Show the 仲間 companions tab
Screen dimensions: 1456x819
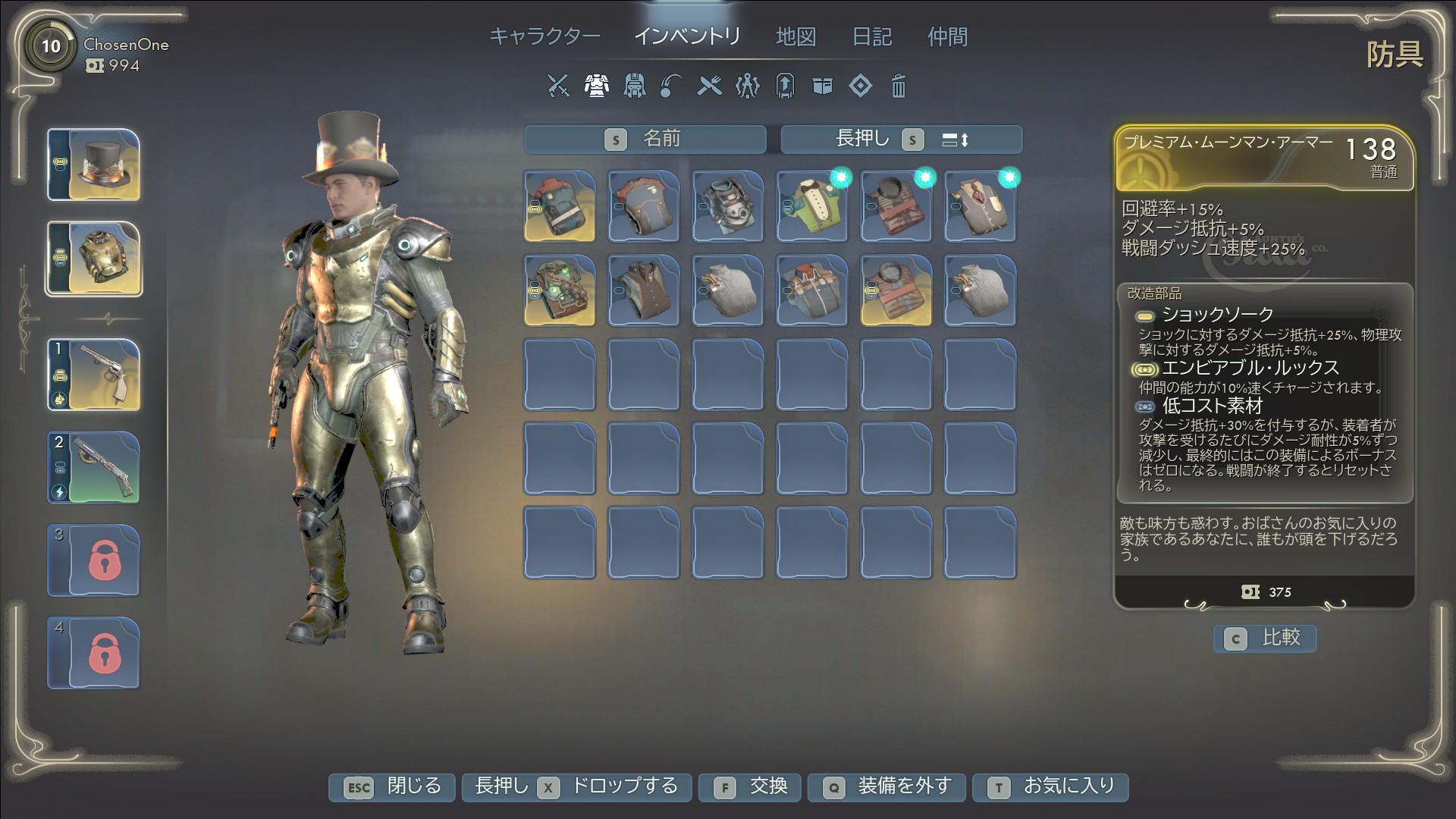point(947,36)
